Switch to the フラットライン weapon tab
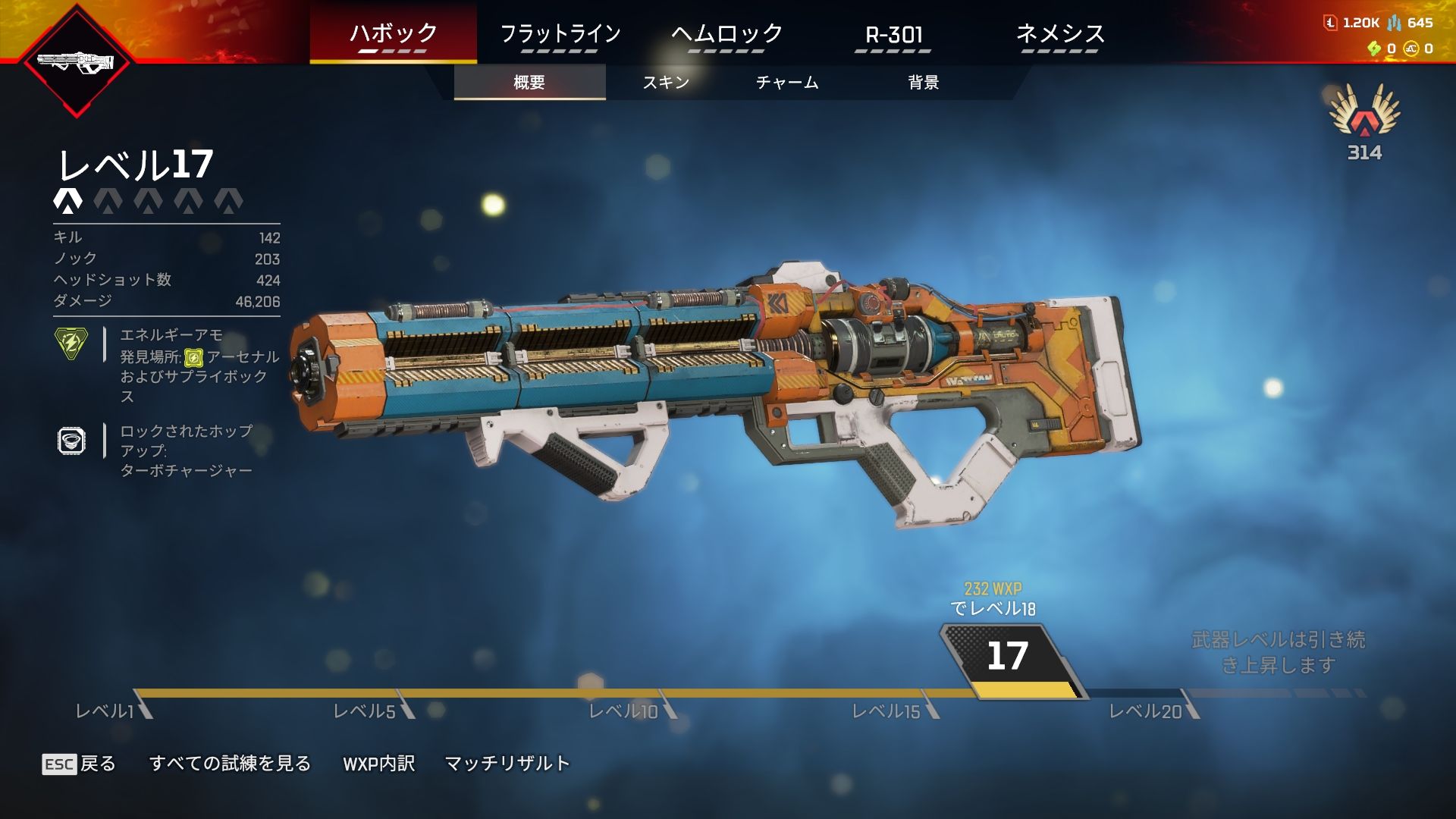Viewport: 1456px width, 819px height. click(x=560, y=34)
